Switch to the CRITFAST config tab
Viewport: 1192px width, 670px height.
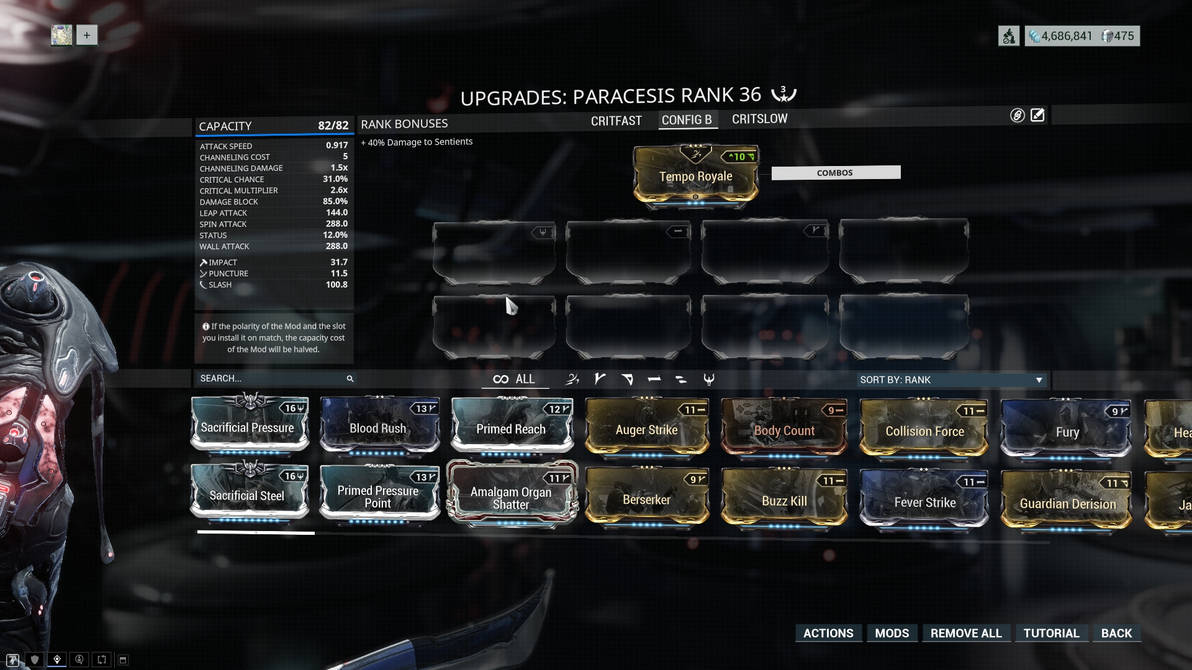[x=616, y=120]
